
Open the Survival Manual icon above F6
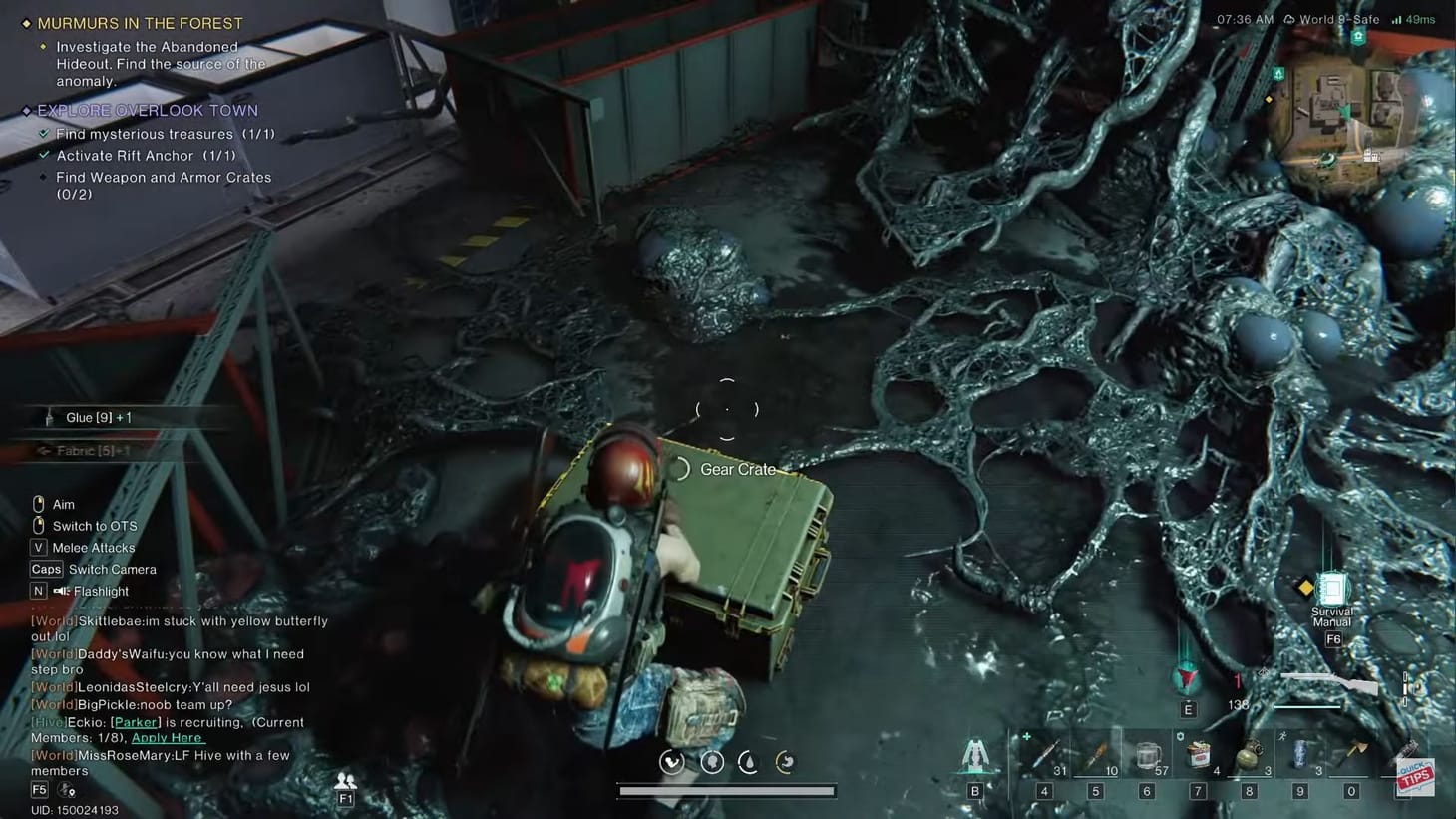(x=1333, y=589)
